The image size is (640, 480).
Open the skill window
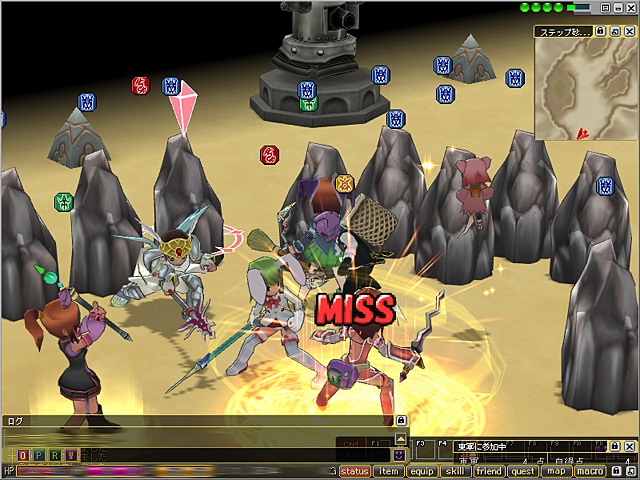click(x=455, y=471)
